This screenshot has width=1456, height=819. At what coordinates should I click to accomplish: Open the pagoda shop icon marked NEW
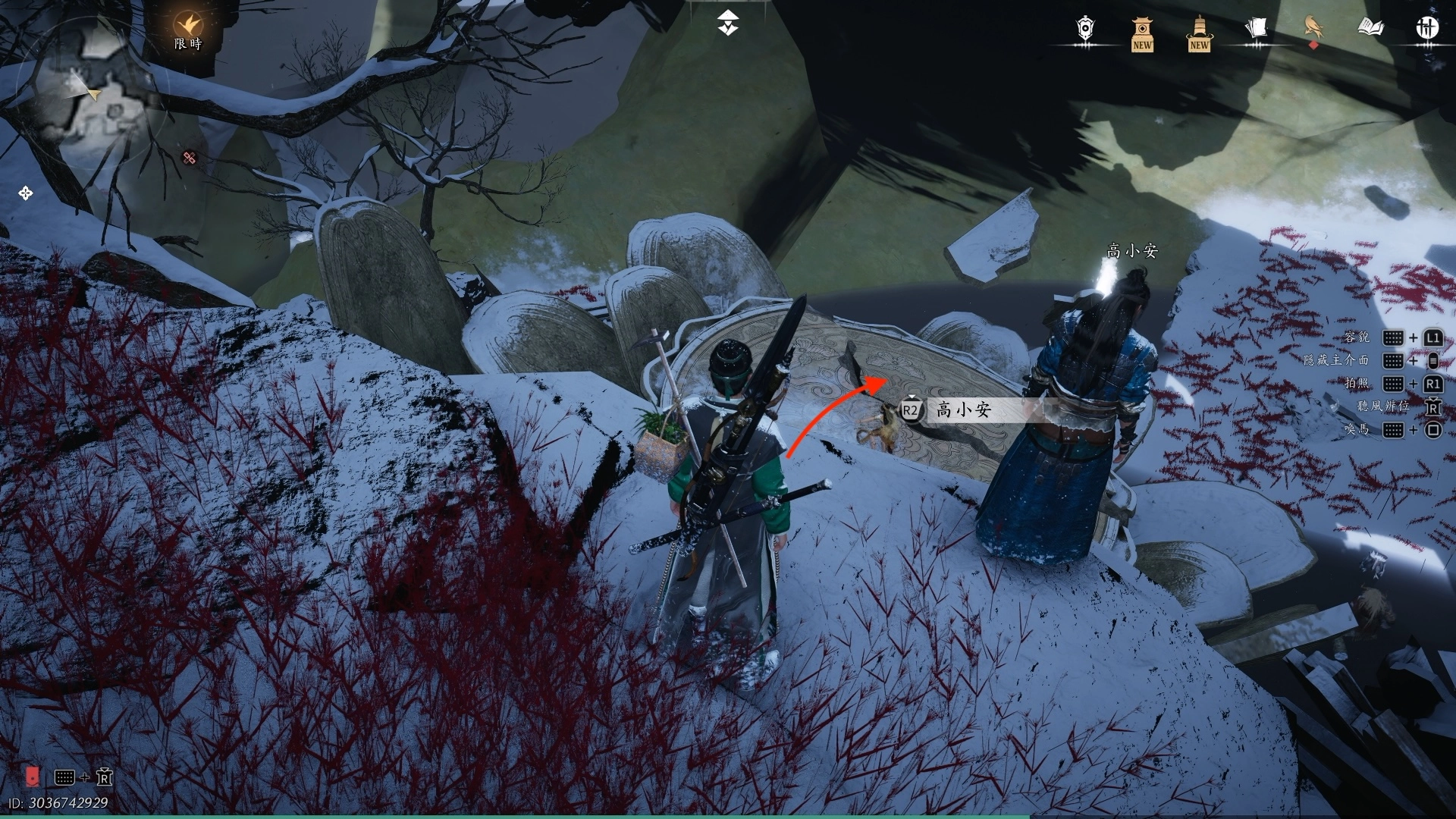point(1142,34)
